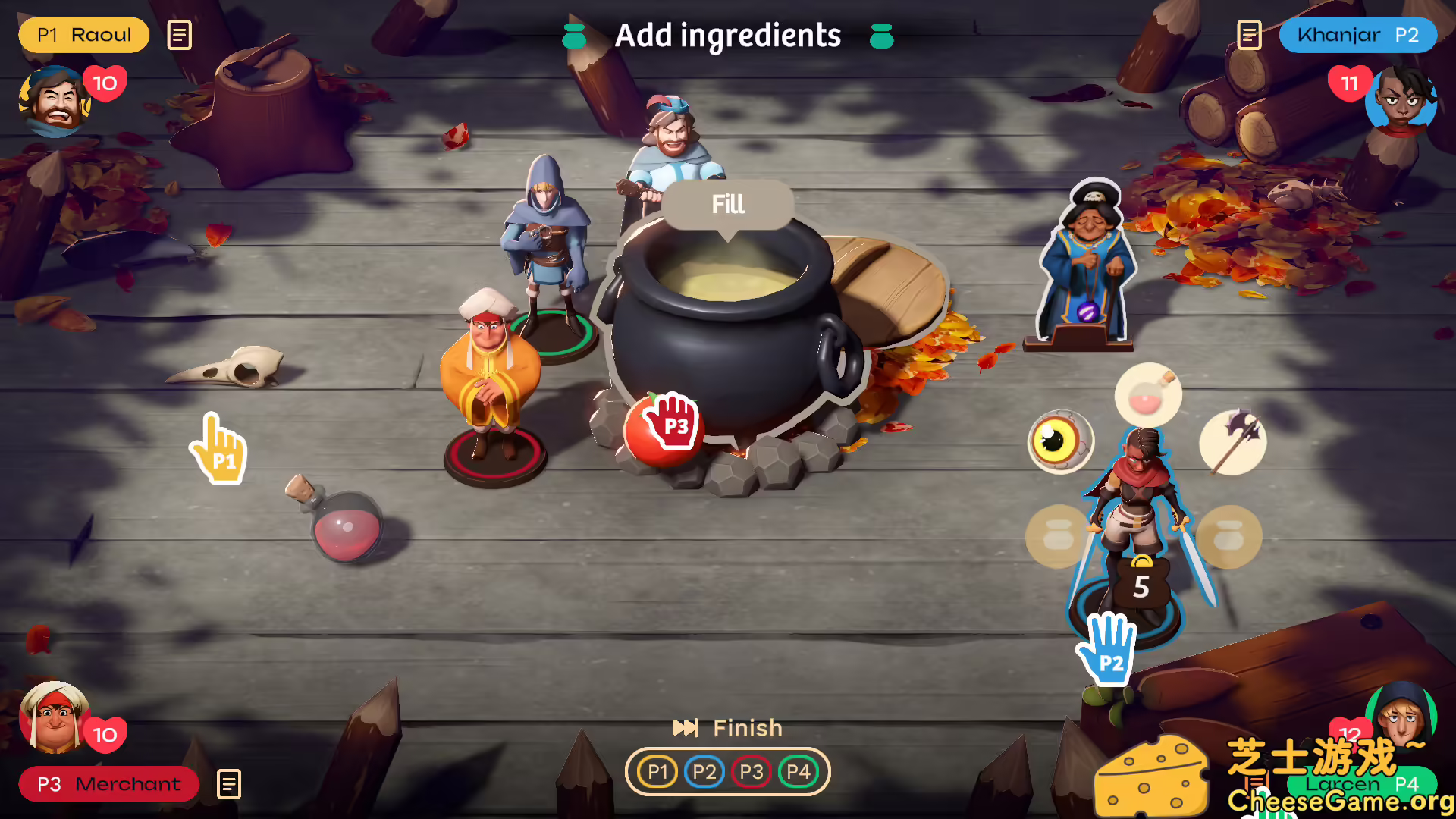
Task: Toggle P4's green turn indicator
Action: tap(799, 771)
